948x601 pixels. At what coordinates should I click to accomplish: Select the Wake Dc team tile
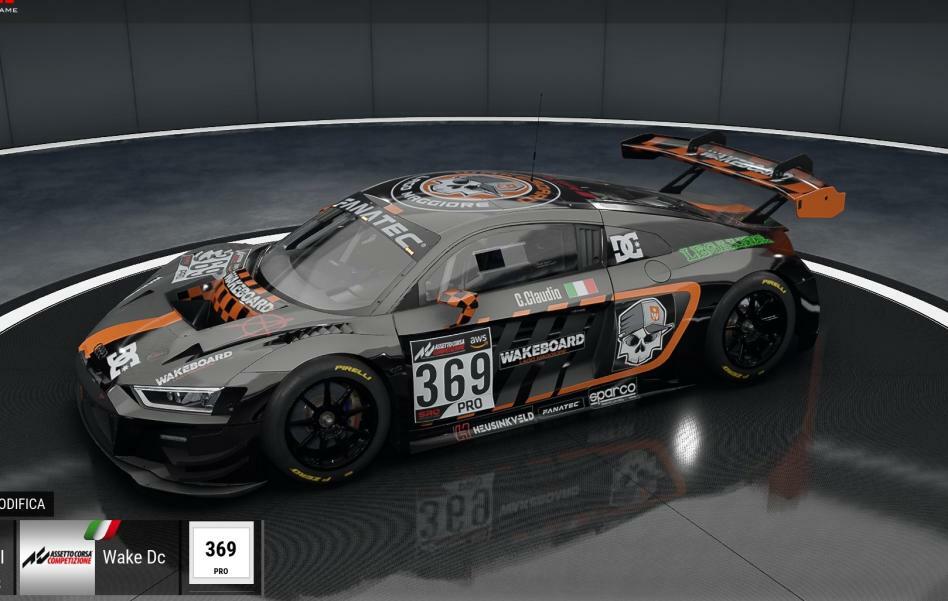(x=98, y=557)
